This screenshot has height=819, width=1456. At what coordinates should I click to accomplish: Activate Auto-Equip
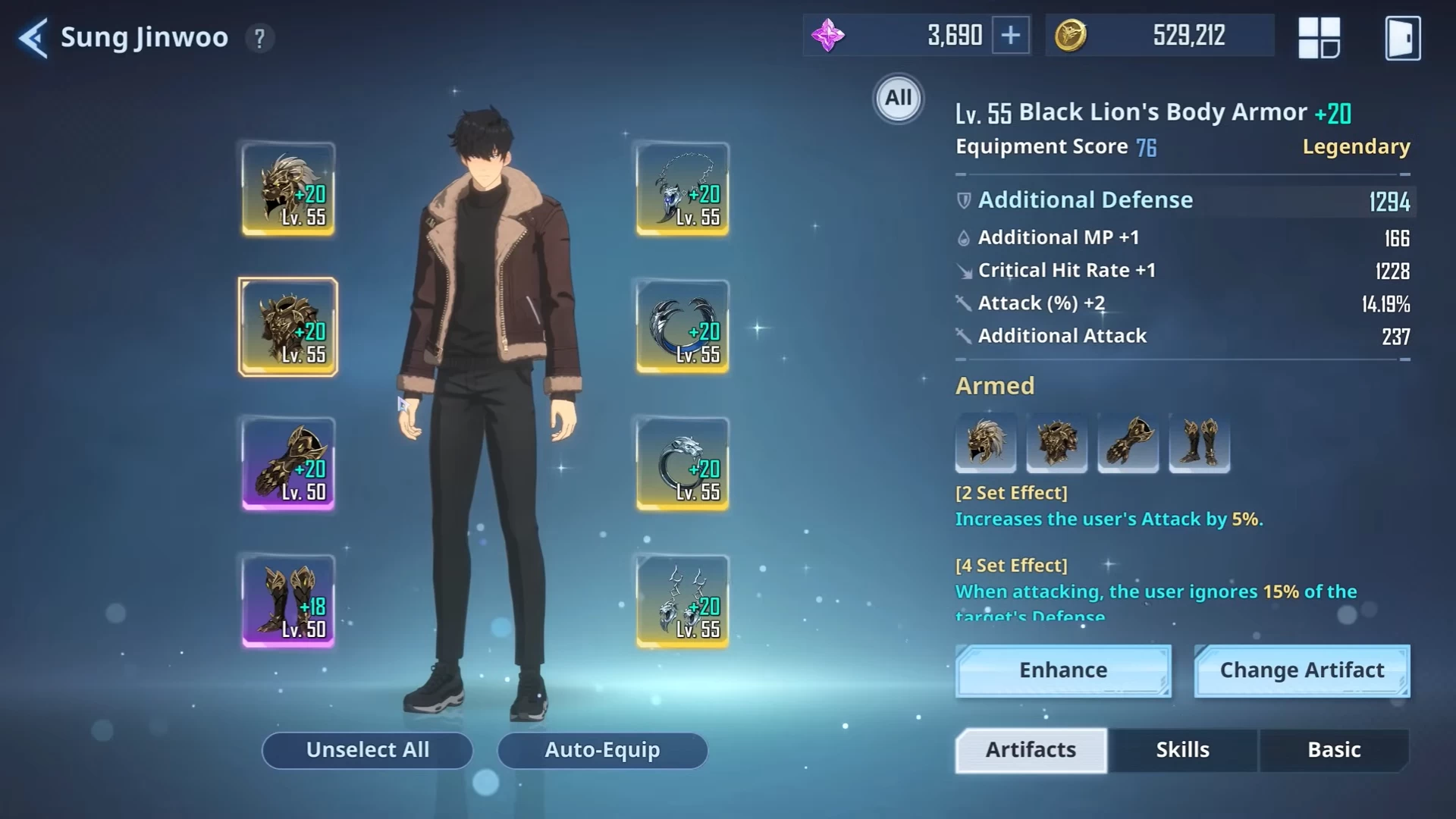coord(602,750)
